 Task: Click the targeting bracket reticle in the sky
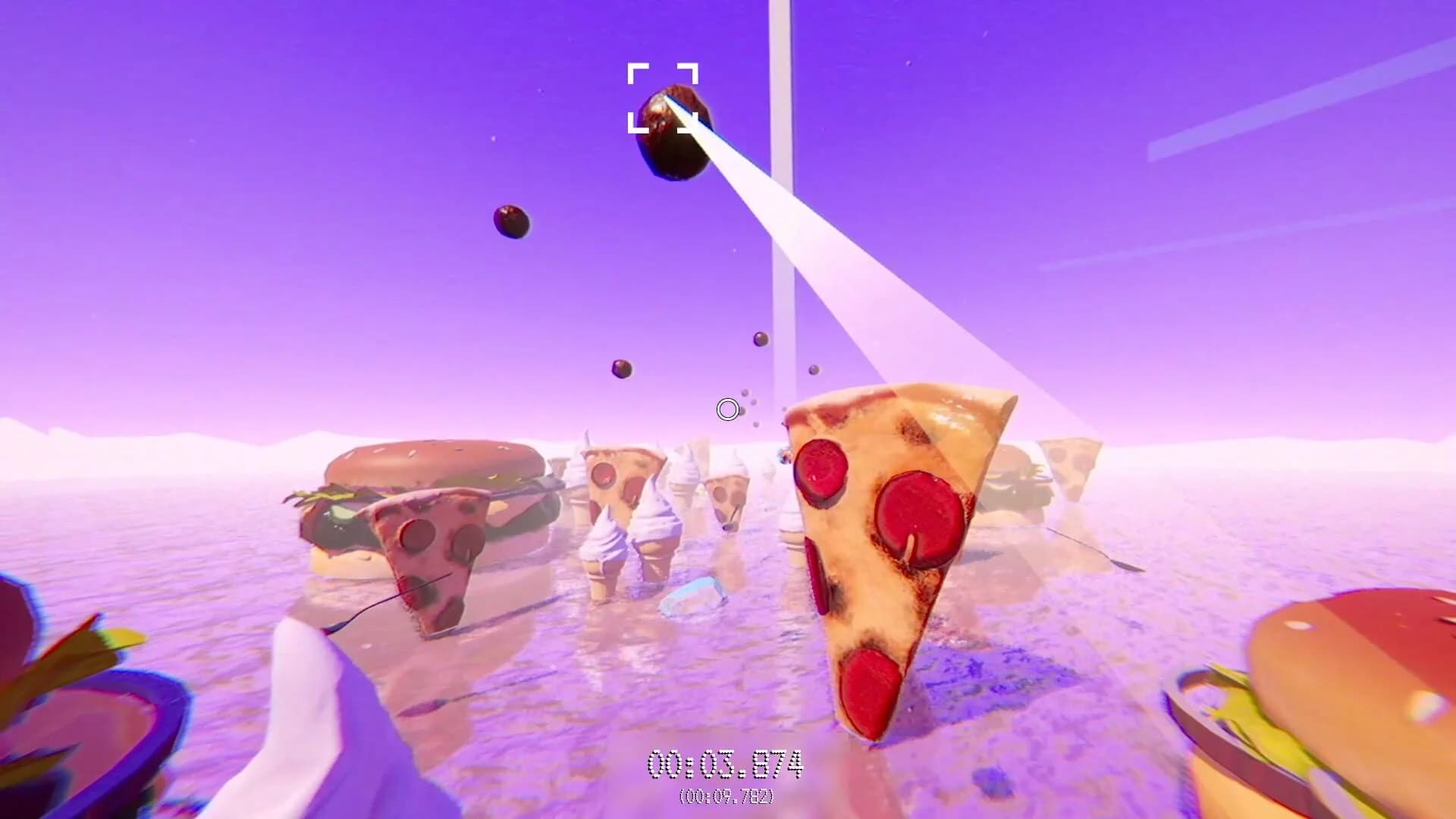click(x=664, y=97)
